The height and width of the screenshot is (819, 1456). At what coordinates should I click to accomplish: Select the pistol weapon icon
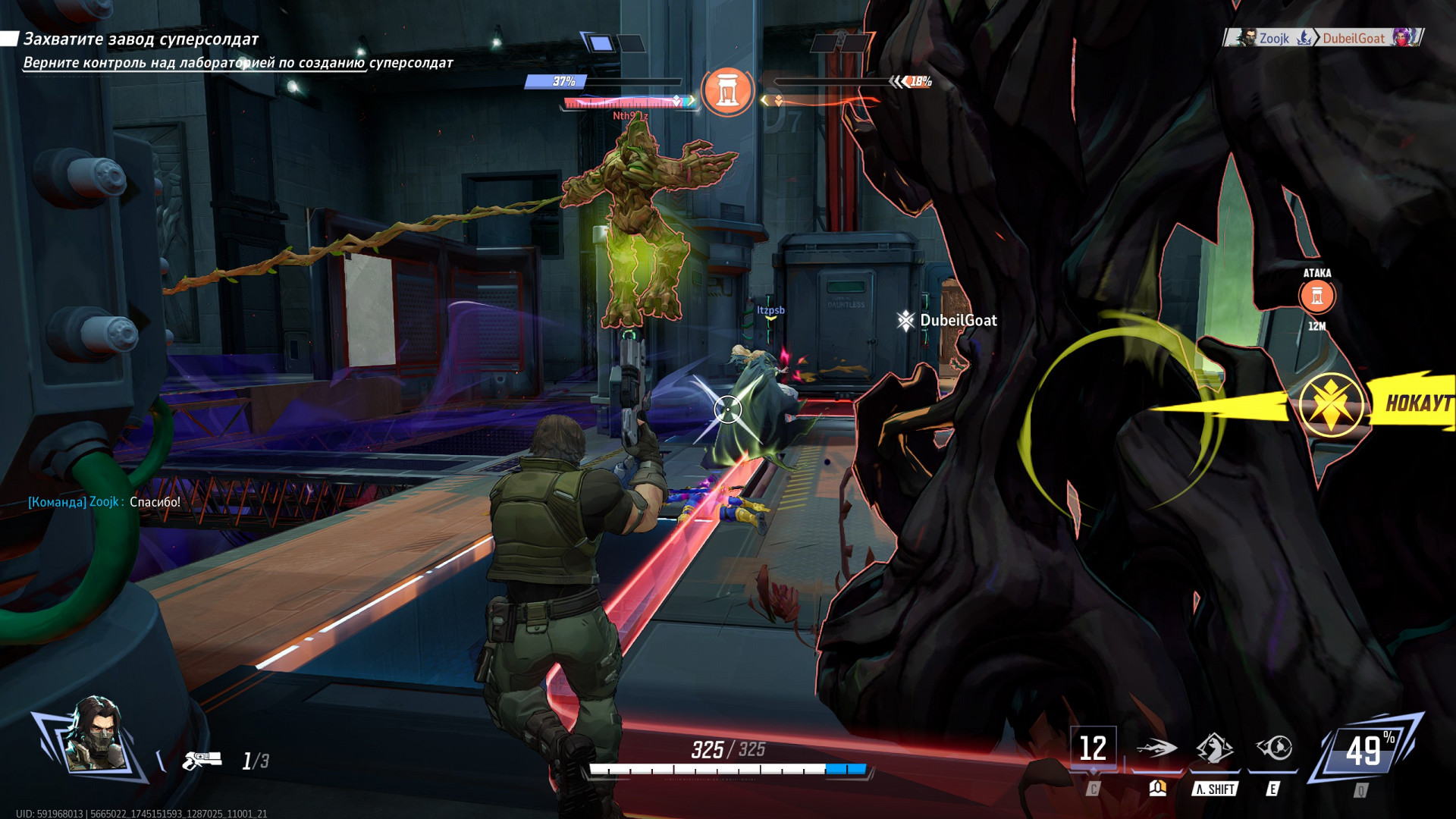tap(202, 759)
